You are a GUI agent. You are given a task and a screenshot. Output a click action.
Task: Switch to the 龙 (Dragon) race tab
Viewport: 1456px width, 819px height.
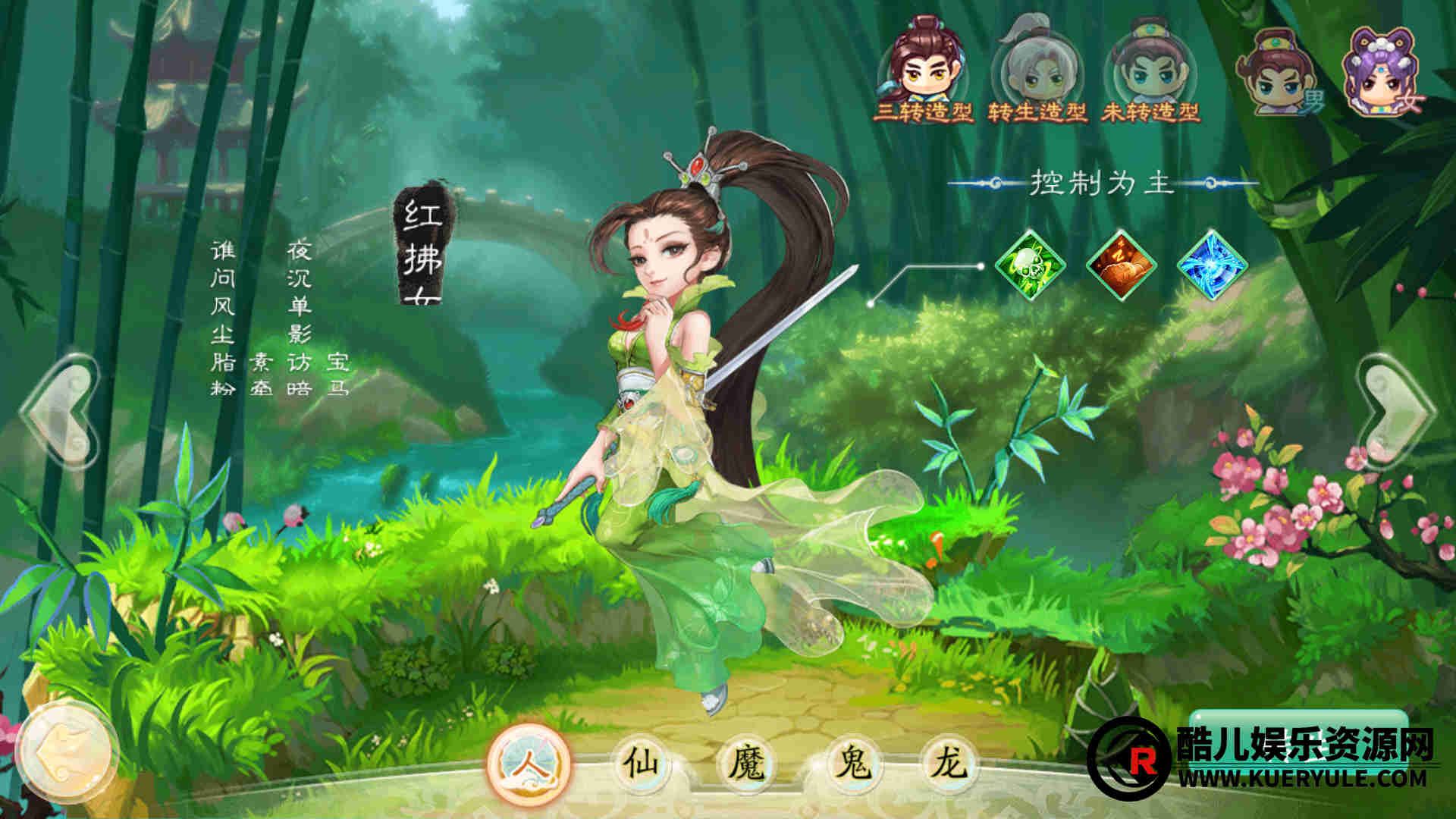point(949,763)
